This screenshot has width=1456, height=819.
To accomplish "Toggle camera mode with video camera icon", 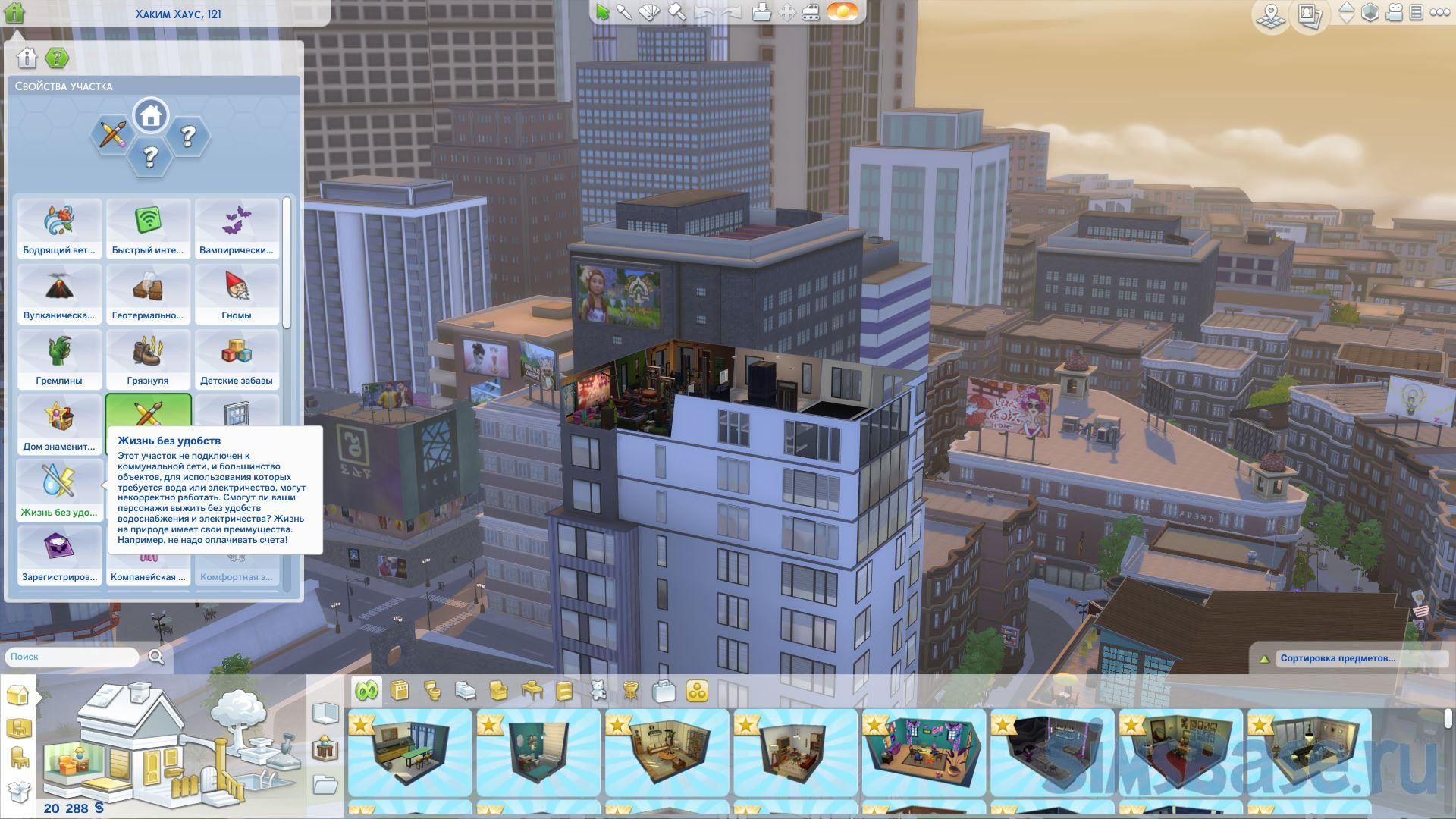I will 1395,13.
